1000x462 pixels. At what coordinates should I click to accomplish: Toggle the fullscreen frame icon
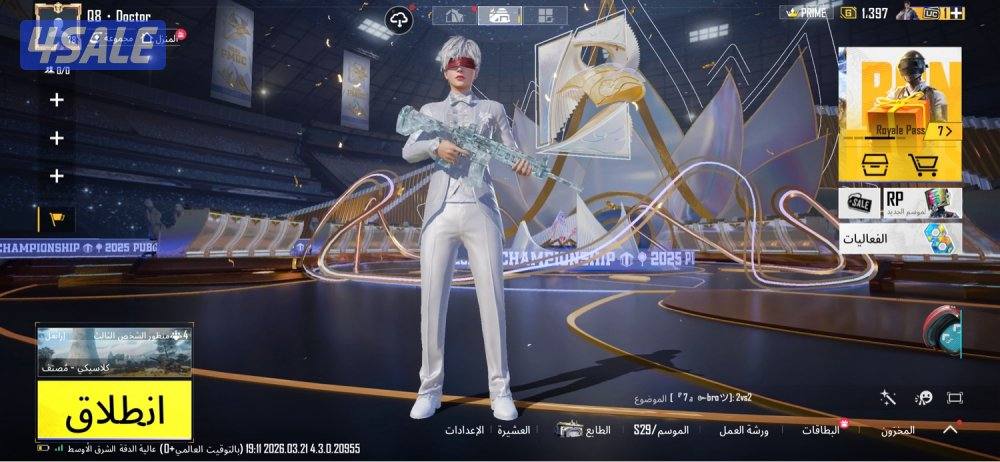click(954, 398)
